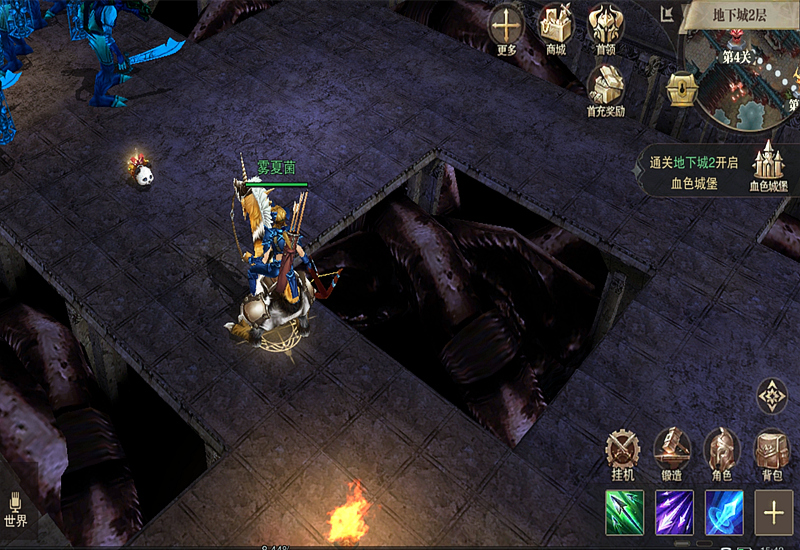Collapse the minimap with the corner arrow
The image size is (800, 550).
668,13
